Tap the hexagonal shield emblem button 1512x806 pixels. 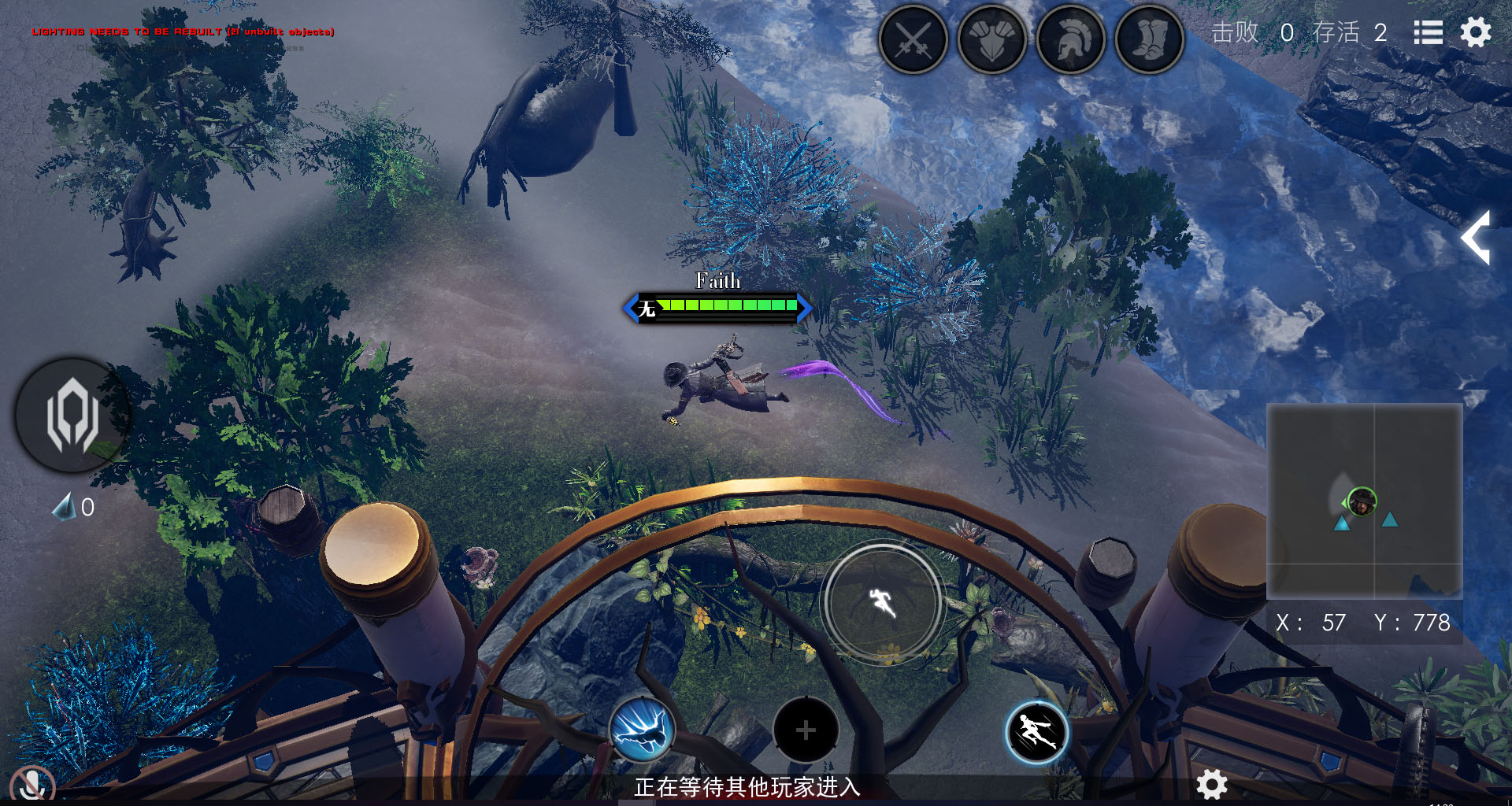[72, 415]
